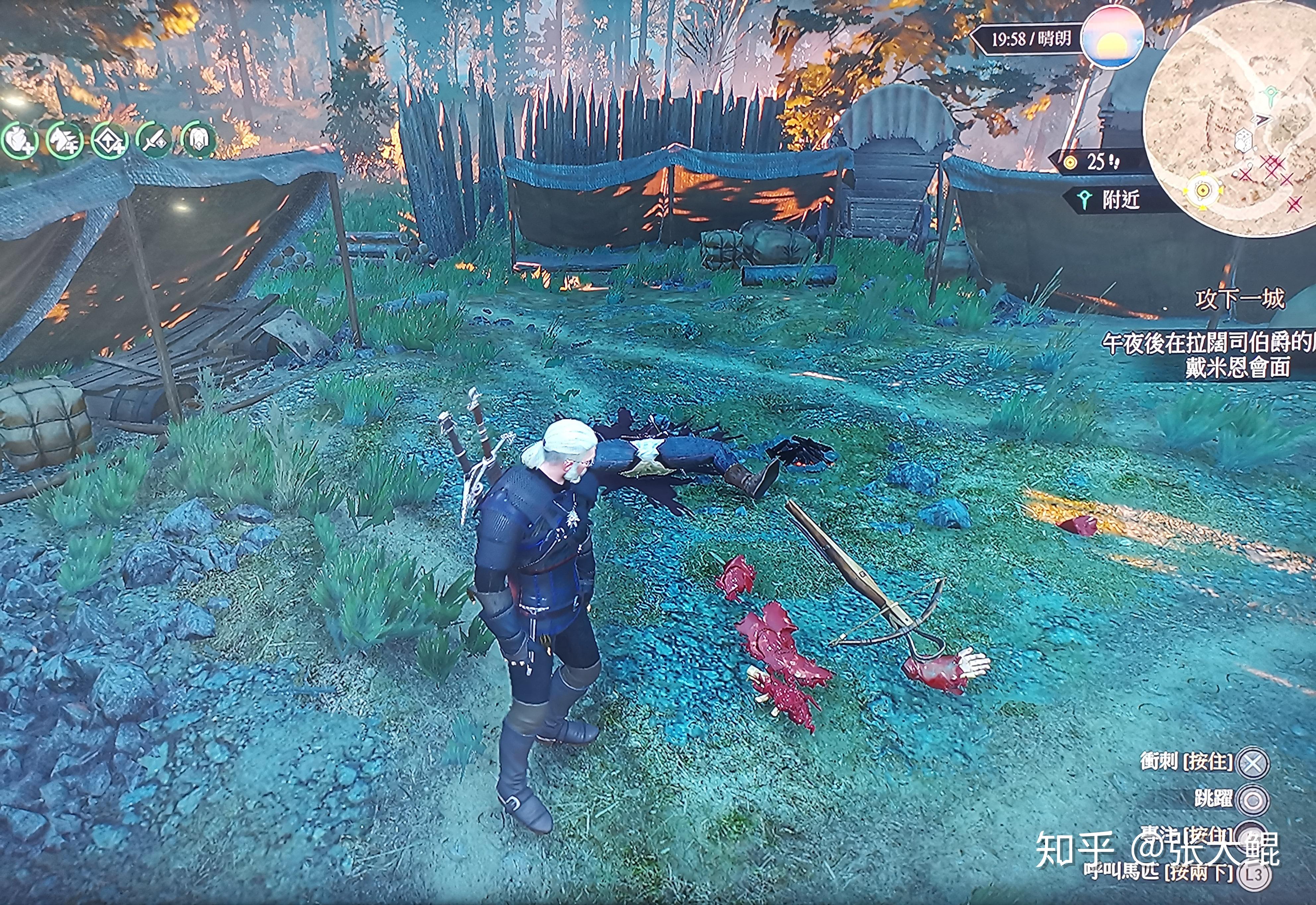Image resolution: width=1316 pixels, height=905 pixels.
Task: Select the heart-with-plus buff icon
Action: pos(21,141)
